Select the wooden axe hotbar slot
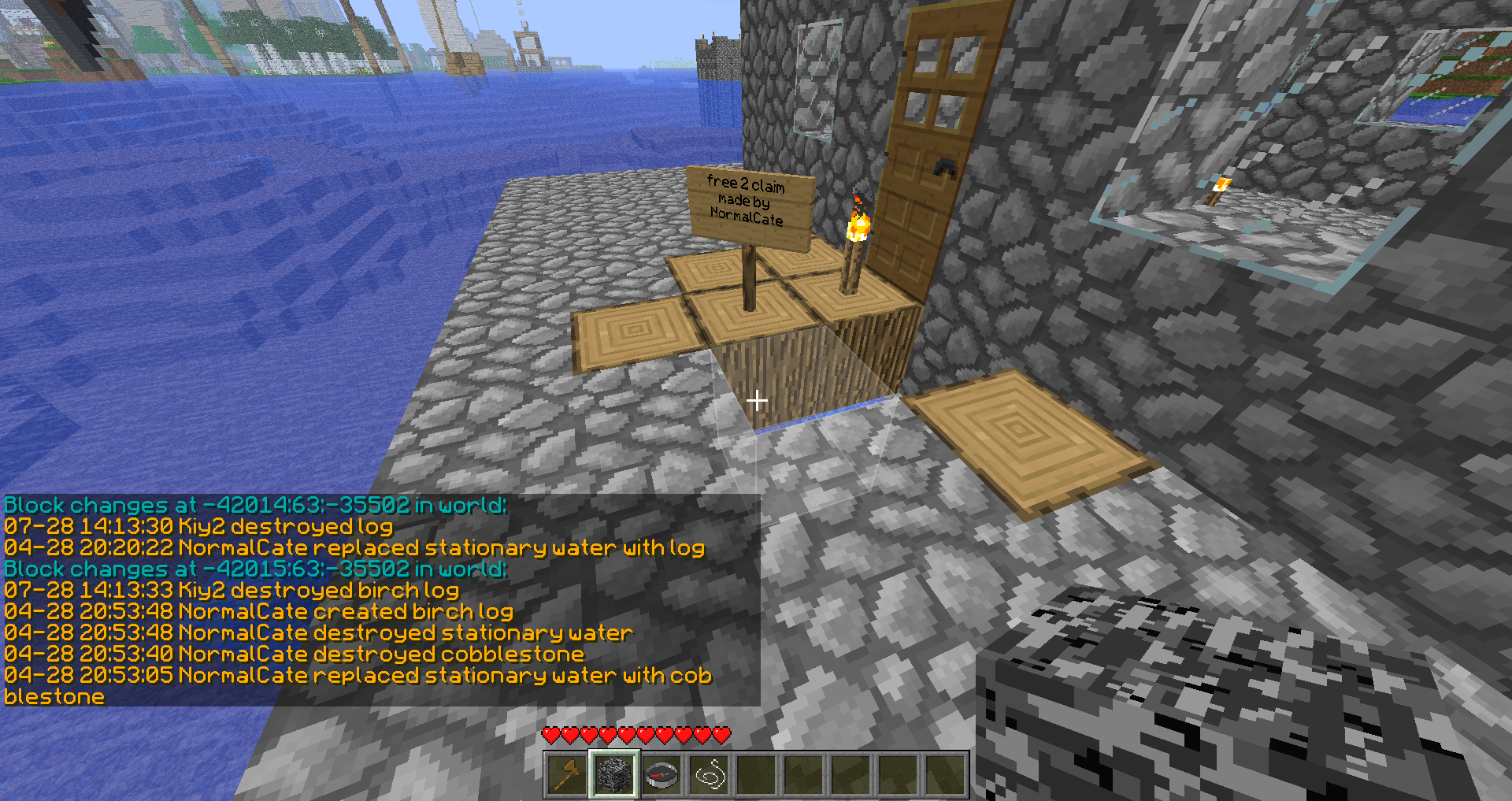 click(567, 775)
